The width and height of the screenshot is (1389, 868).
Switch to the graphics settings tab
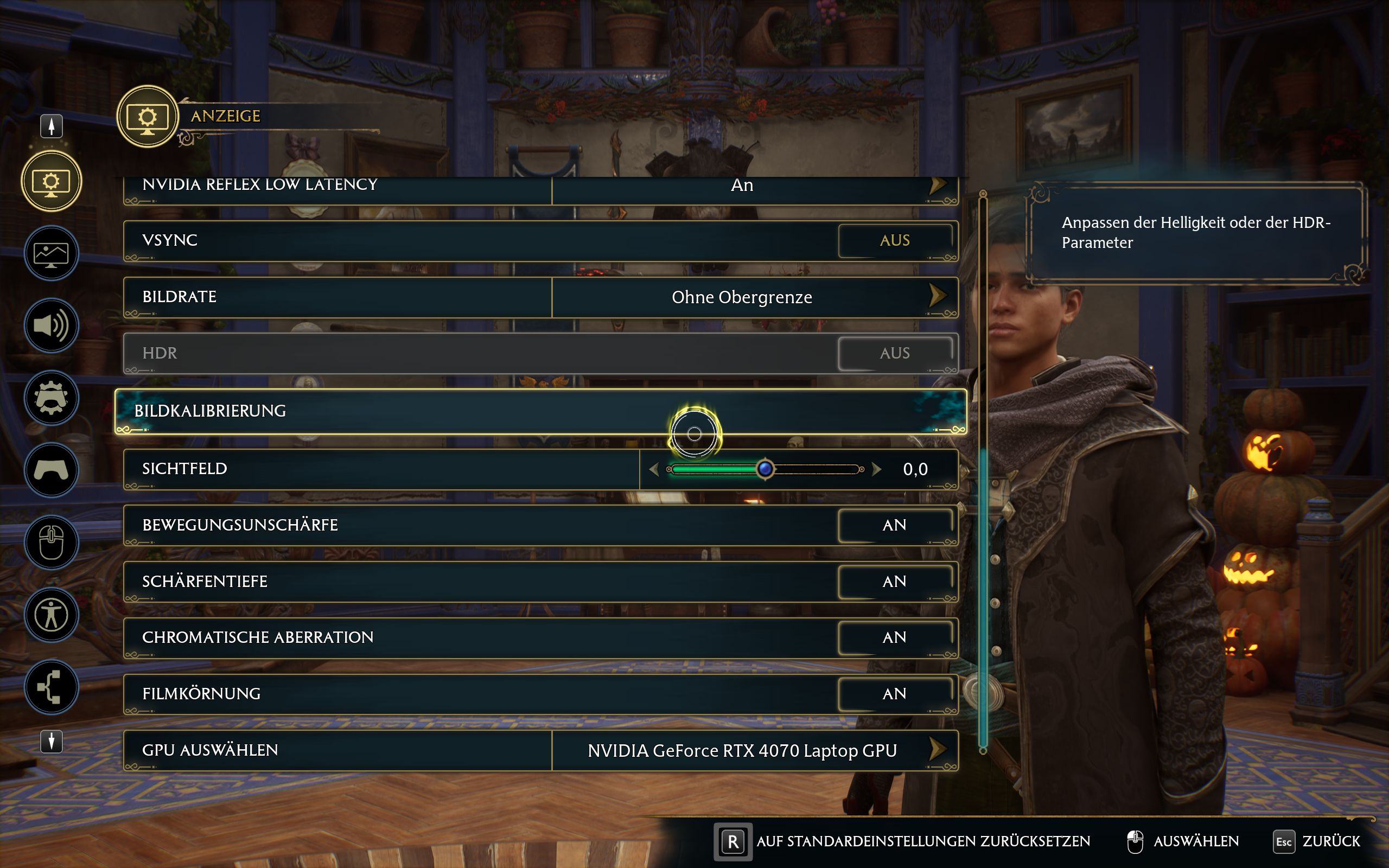[x=51, y=253]
